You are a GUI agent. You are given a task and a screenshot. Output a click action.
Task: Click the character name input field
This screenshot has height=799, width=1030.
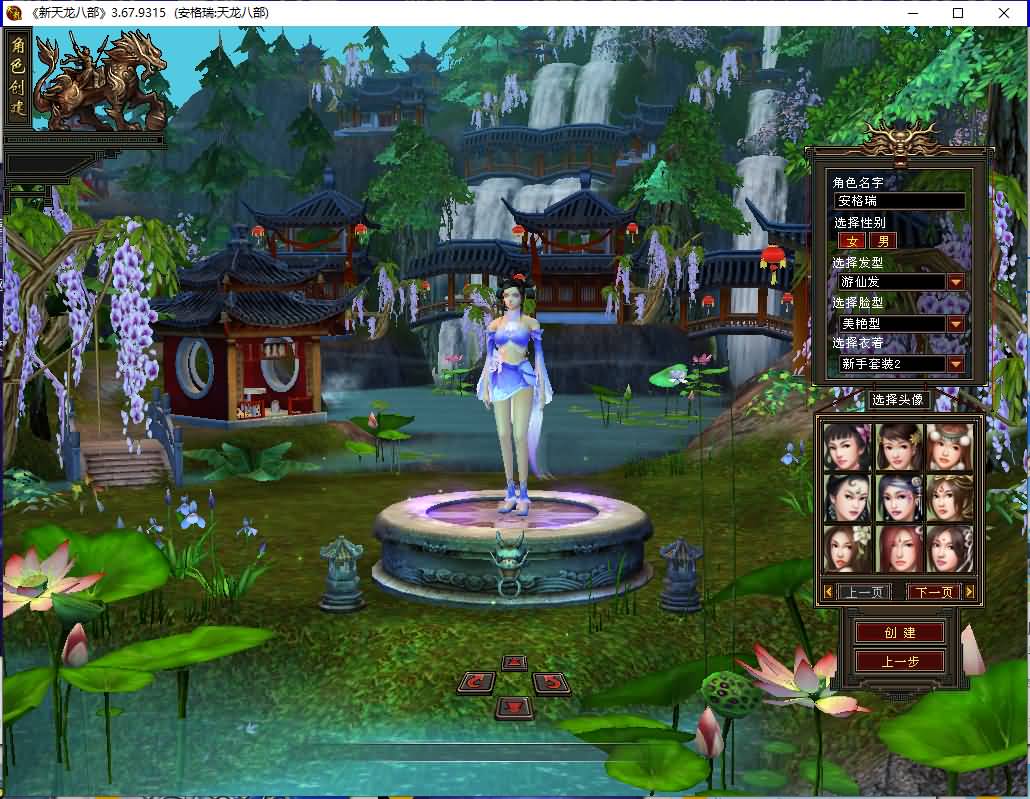pyautogui.click(x=900, y=201)
